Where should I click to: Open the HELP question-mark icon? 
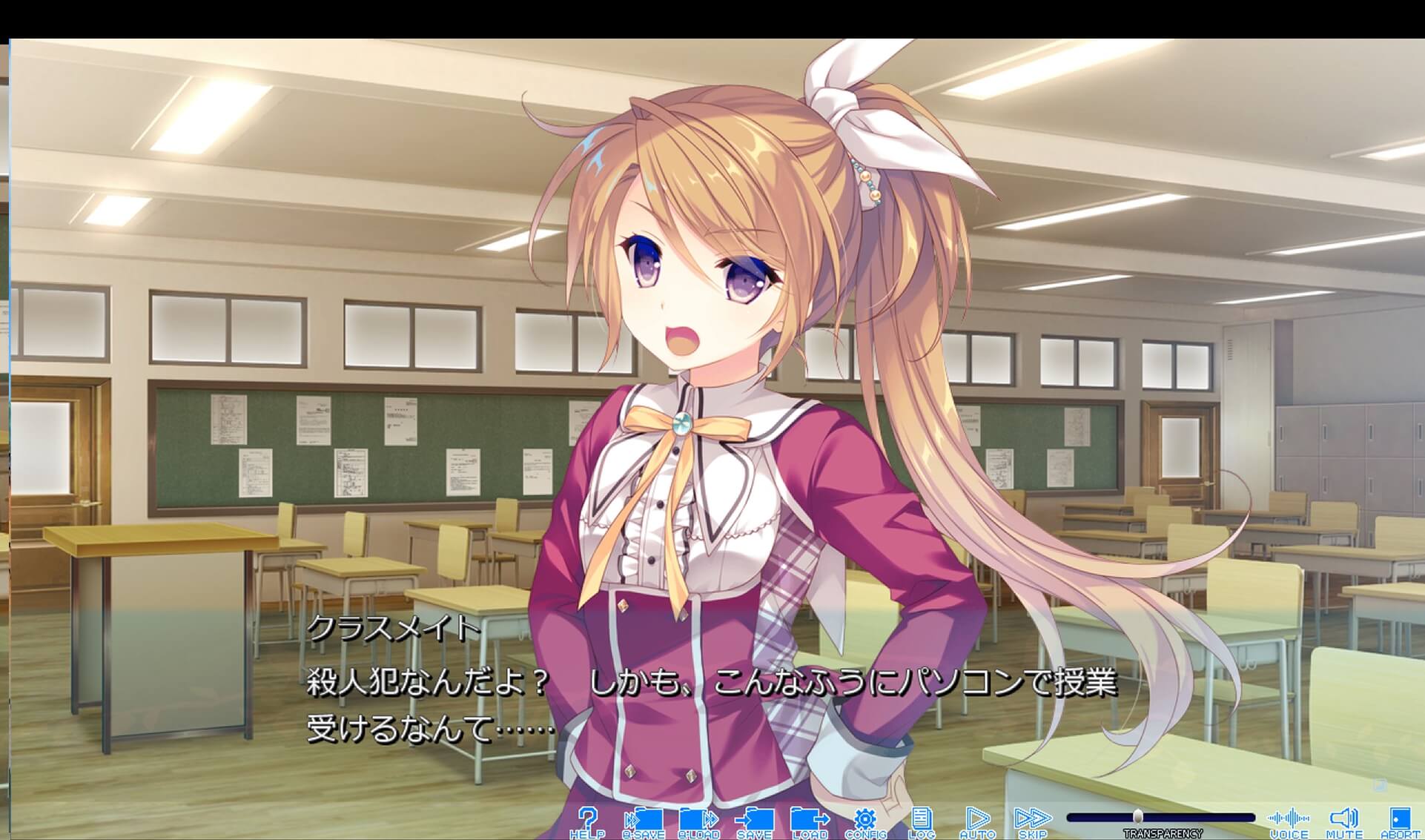(x=589, y=818)
